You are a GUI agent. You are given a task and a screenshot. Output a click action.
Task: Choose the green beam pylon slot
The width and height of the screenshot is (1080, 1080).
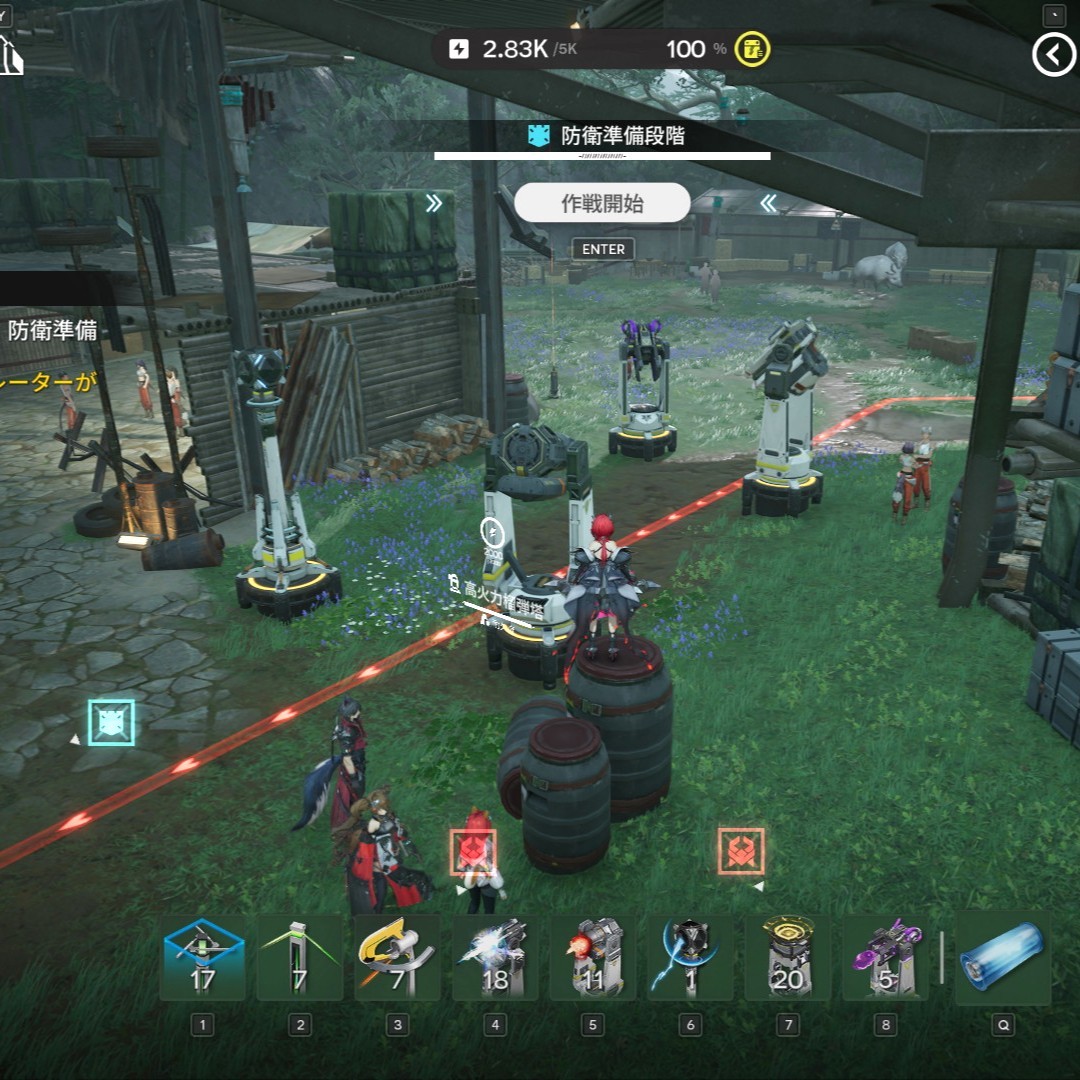click(300, 957)
